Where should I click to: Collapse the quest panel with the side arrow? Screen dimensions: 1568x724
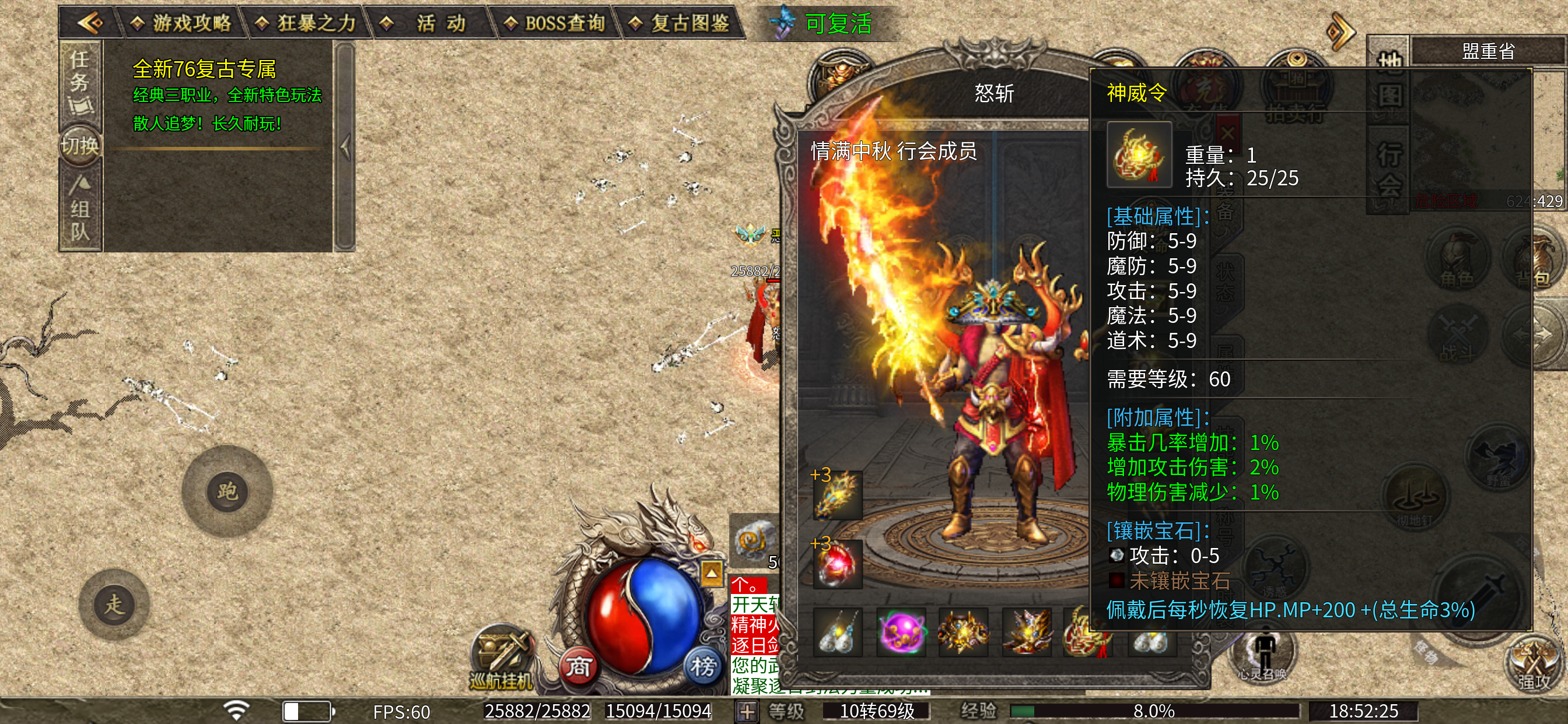click(x=345, y=147)
